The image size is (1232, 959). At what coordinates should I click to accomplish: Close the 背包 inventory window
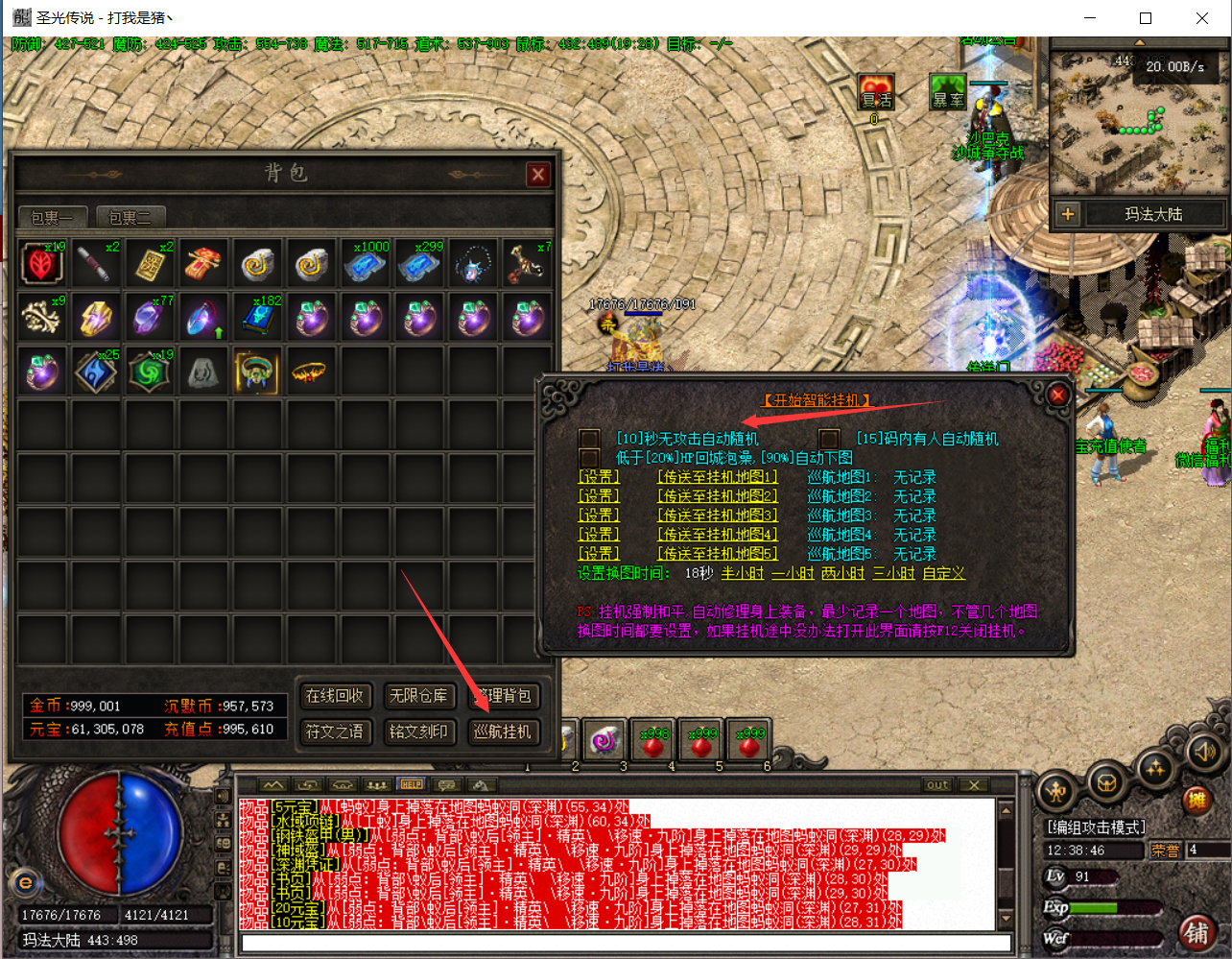pos(537,174)
